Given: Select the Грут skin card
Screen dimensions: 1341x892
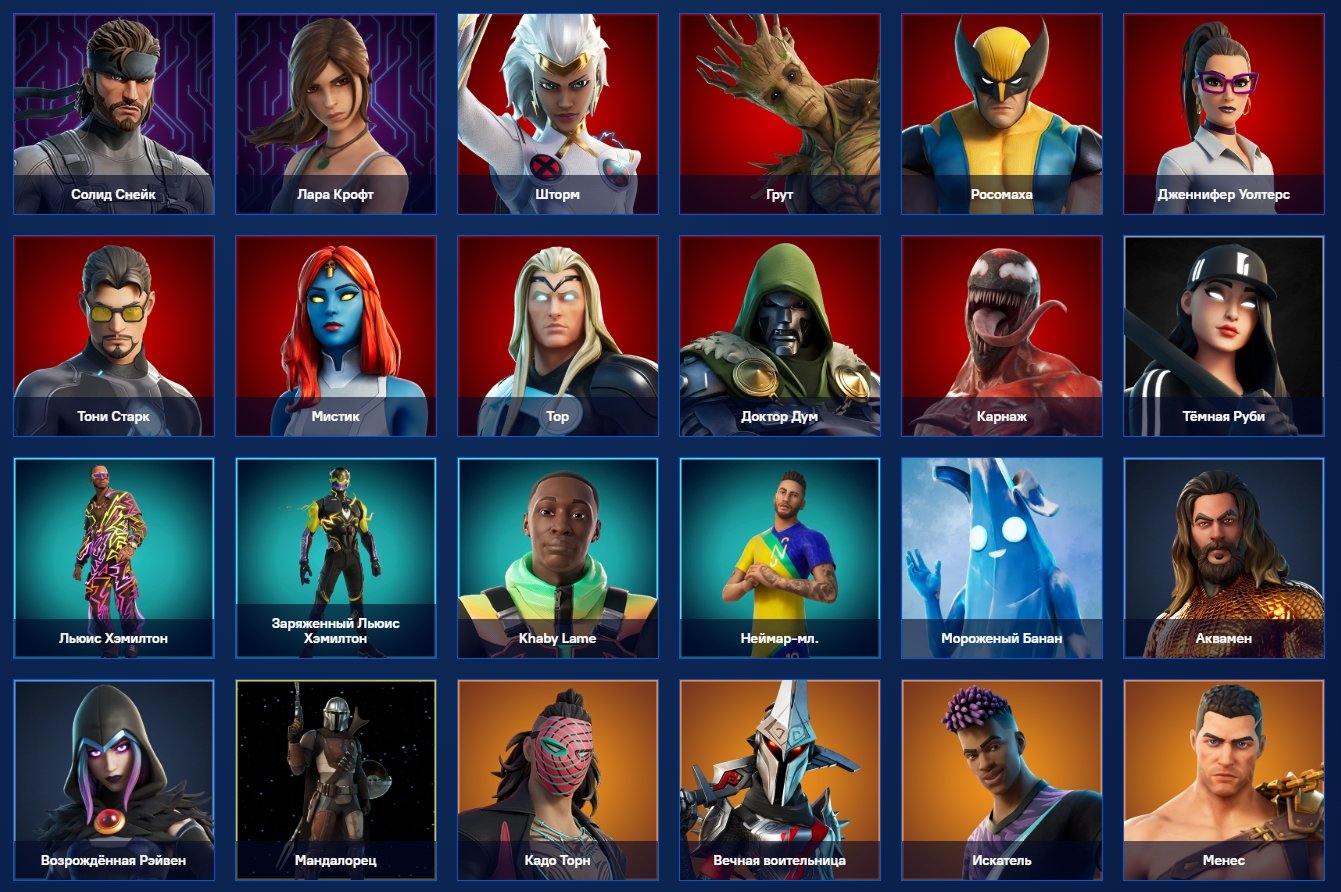Looking at the screenshot, I should tap(780, 110).
